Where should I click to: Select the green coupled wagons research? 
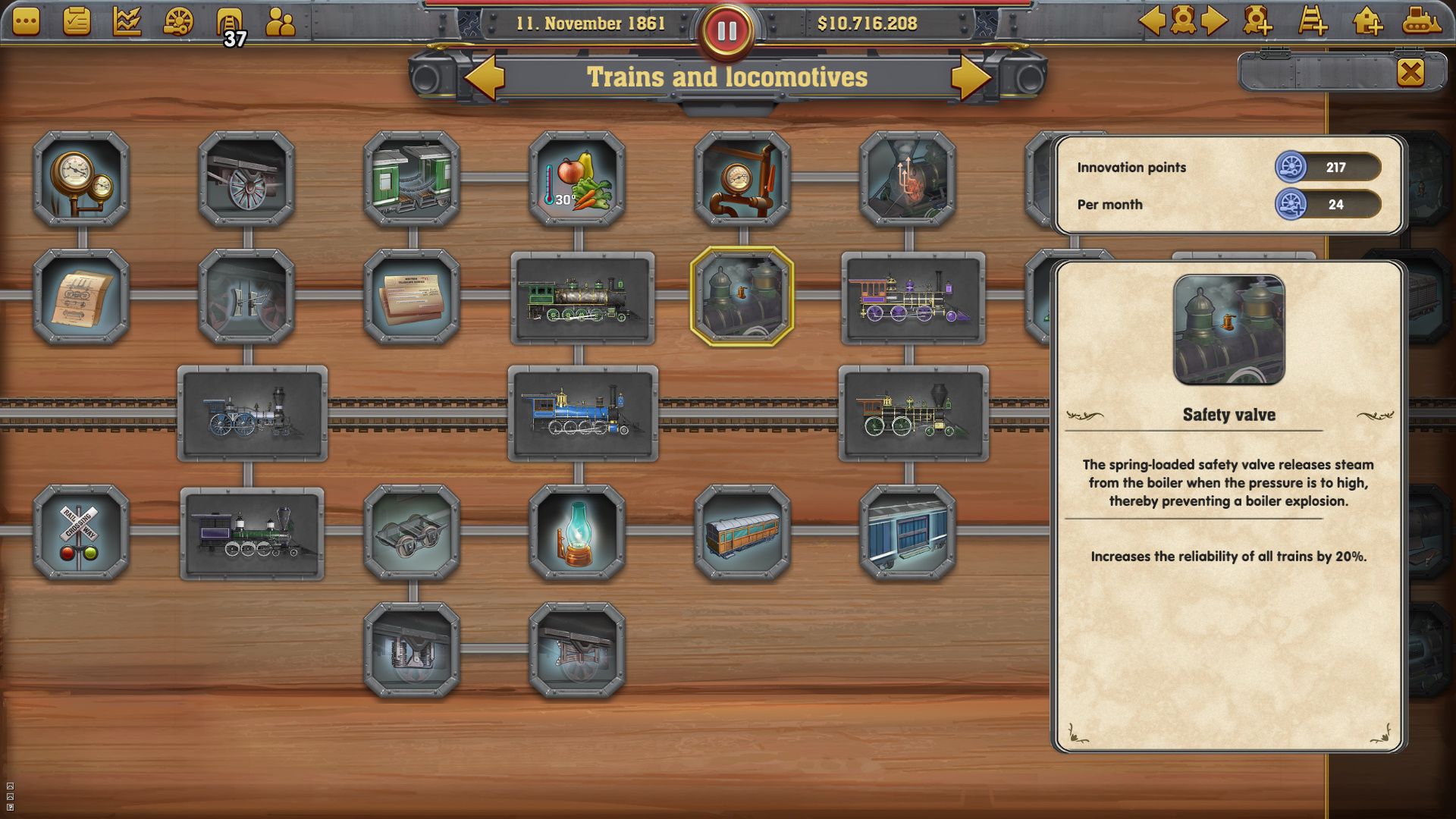[x=412, y=178]
